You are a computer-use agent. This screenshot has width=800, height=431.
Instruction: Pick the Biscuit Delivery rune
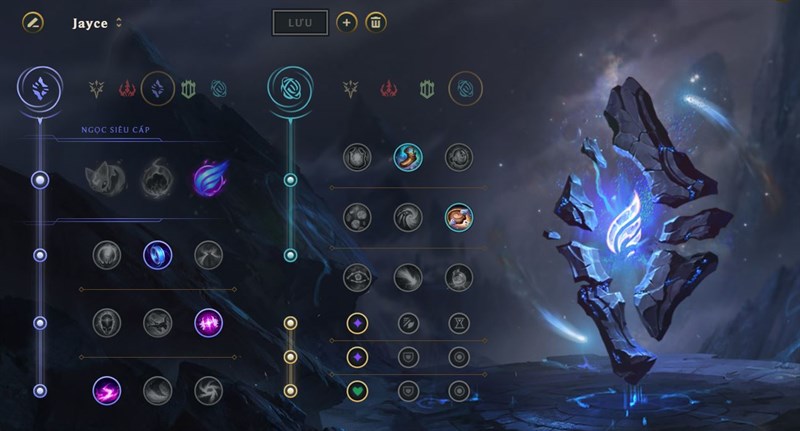[459, 216]
